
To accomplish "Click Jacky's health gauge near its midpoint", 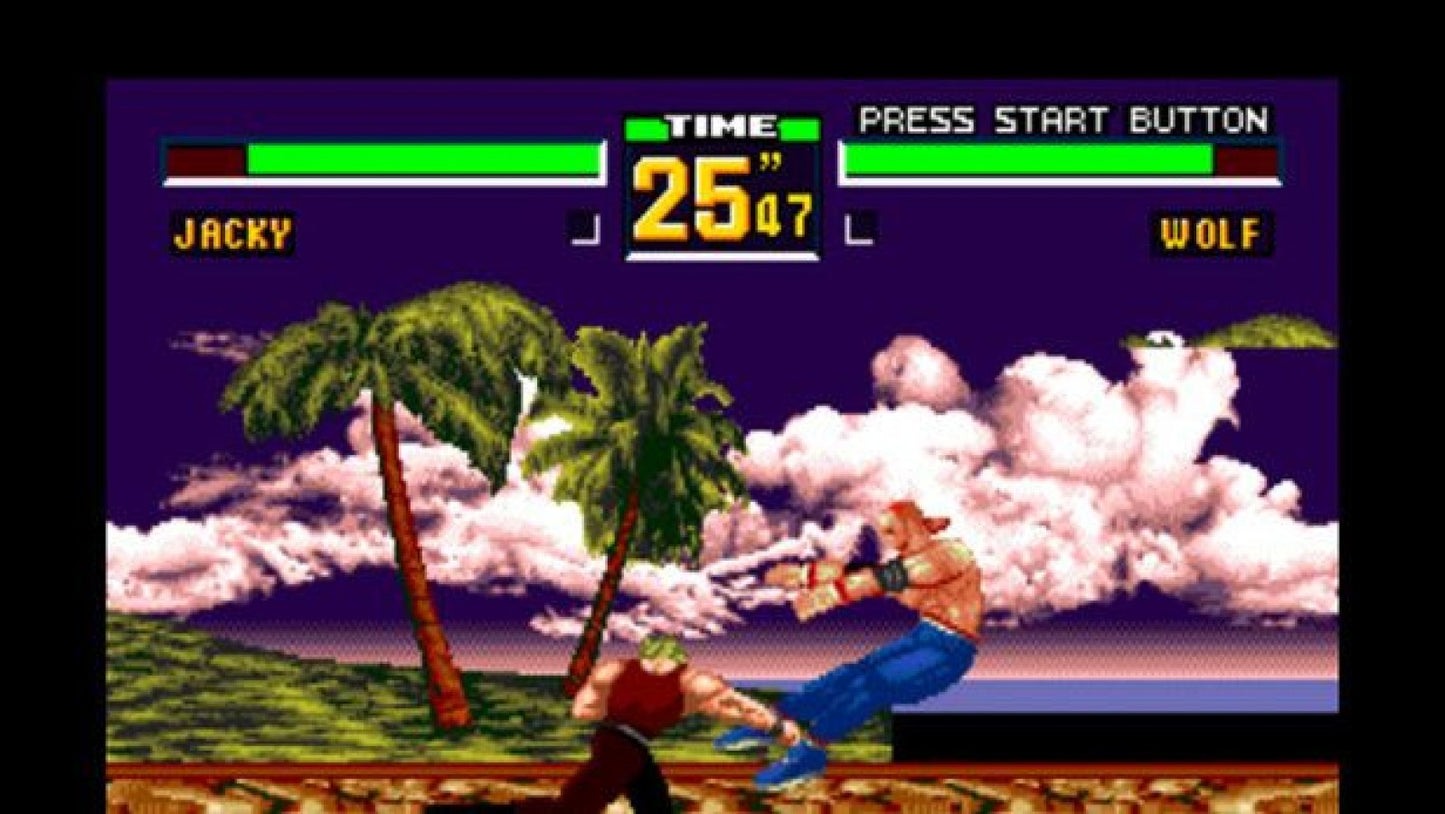I will 420,159.
